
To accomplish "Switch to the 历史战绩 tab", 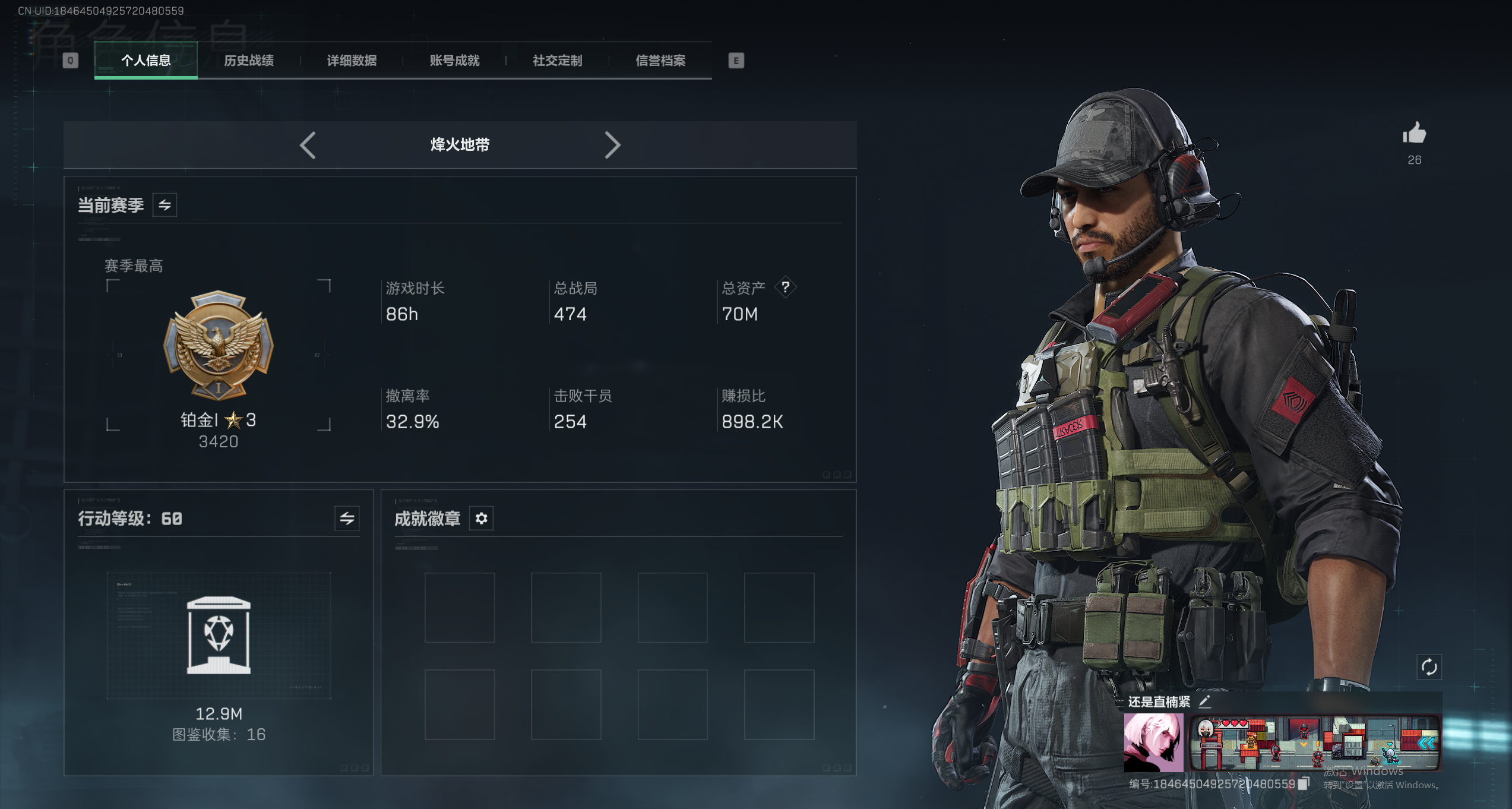I will [x=249, y=61].
